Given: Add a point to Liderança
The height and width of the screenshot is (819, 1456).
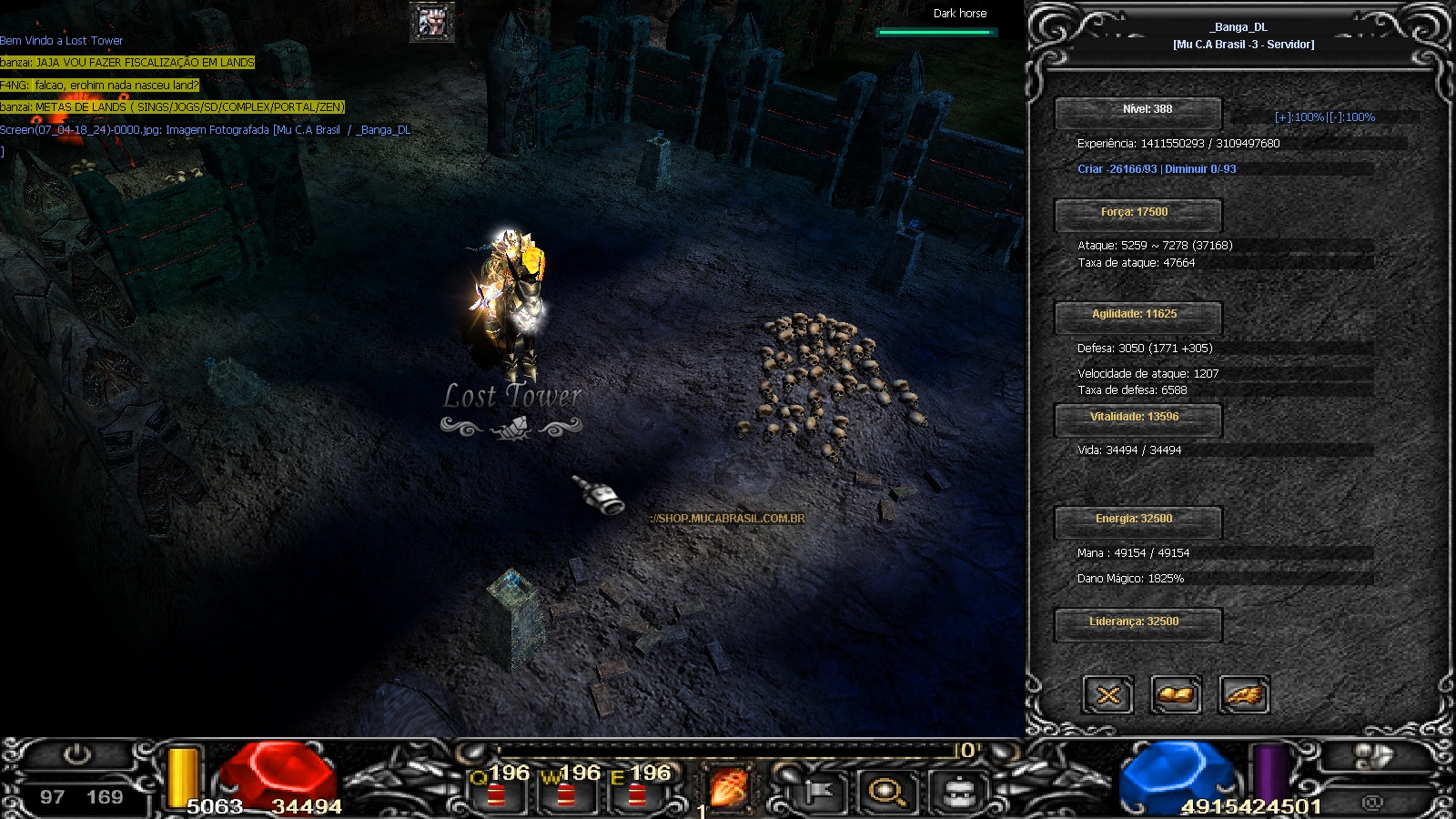Looking at the screenshot, I should 1137,623.
